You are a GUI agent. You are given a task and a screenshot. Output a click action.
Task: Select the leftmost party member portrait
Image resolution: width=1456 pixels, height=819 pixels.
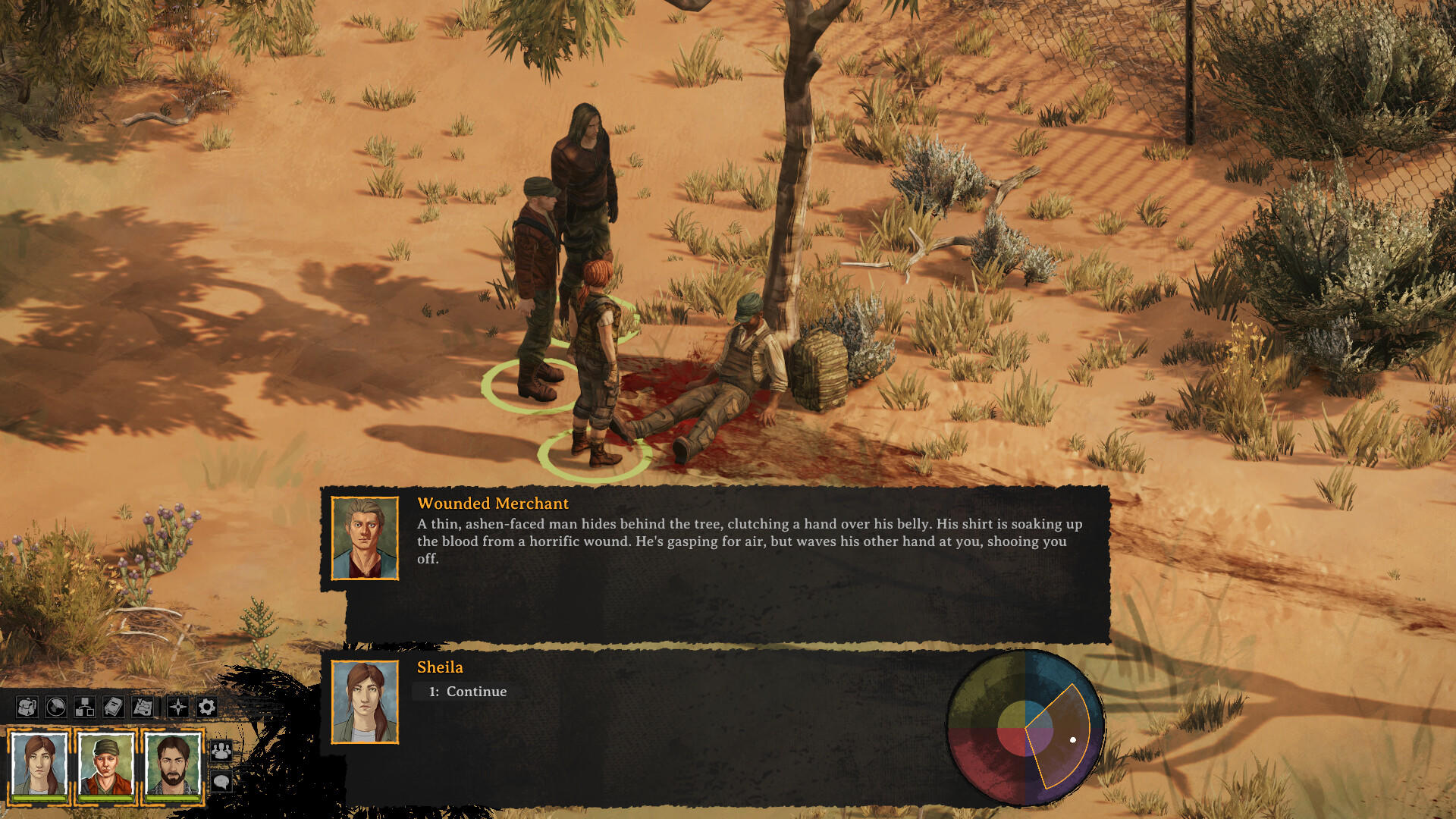tap(38, 766)
